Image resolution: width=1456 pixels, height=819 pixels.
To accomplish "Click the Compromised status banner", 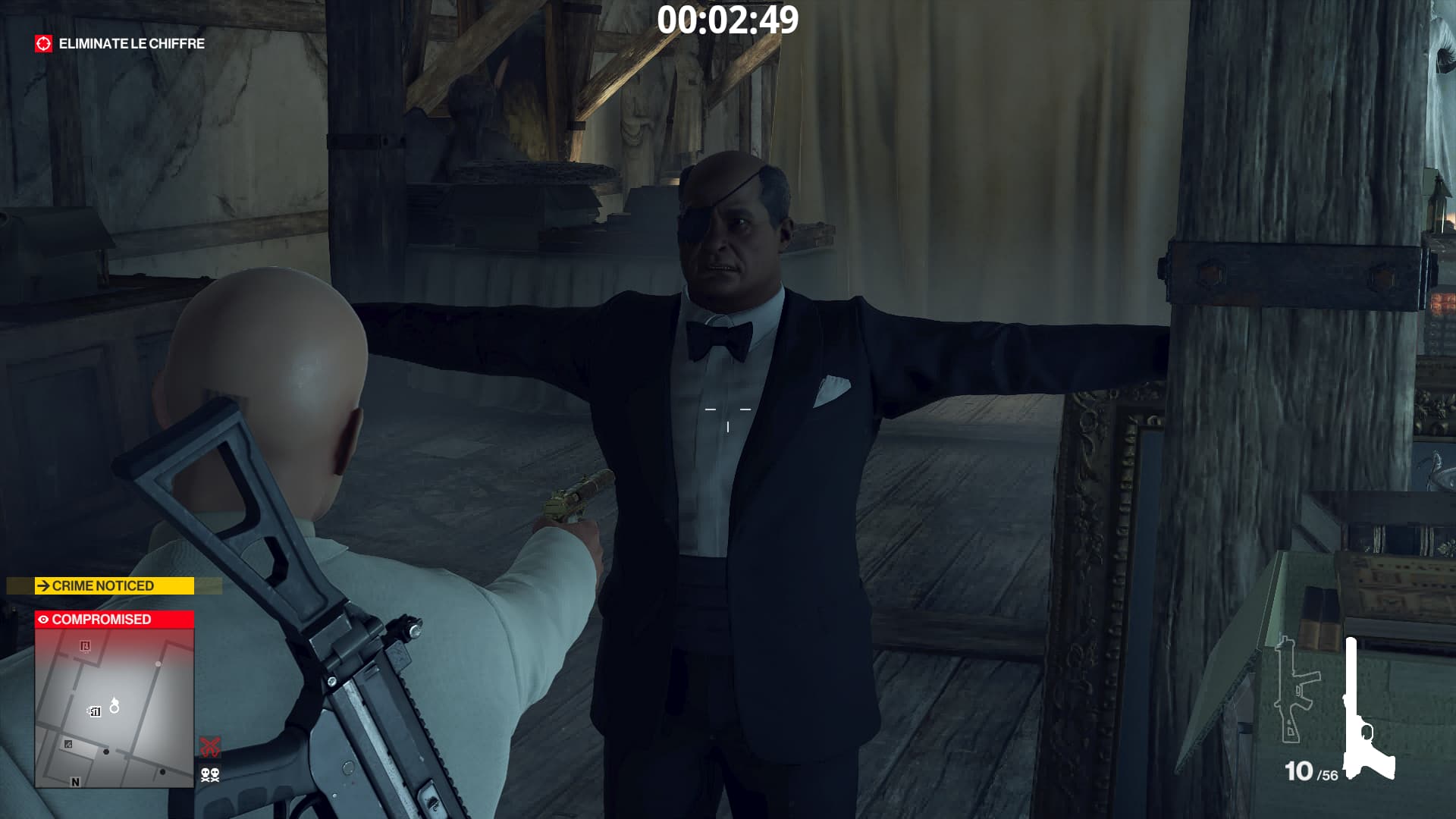I will pyautogui.click(x=115, y=620).
